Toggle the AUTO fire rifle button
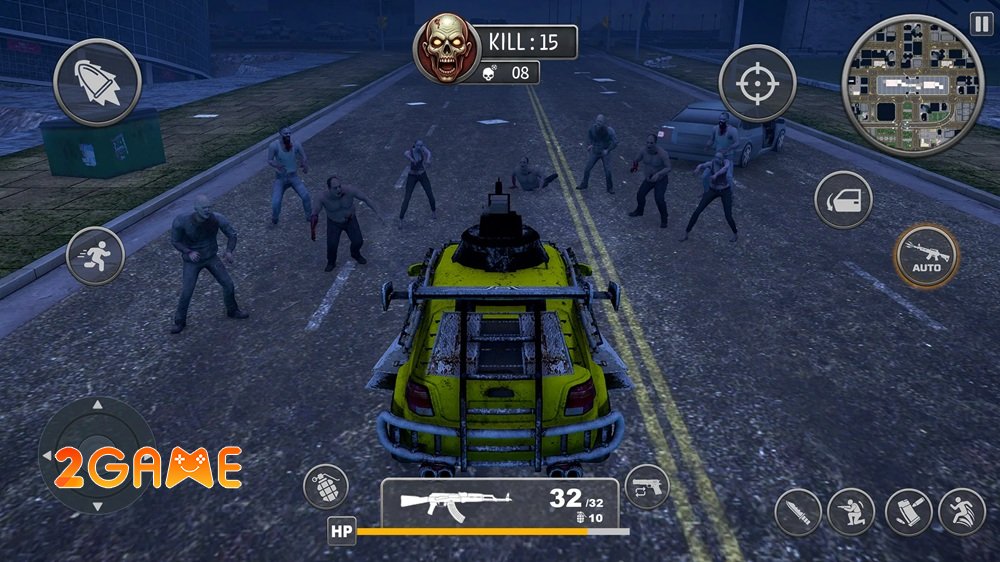Viewport: 1000px width, 562px height. point(925,256)
